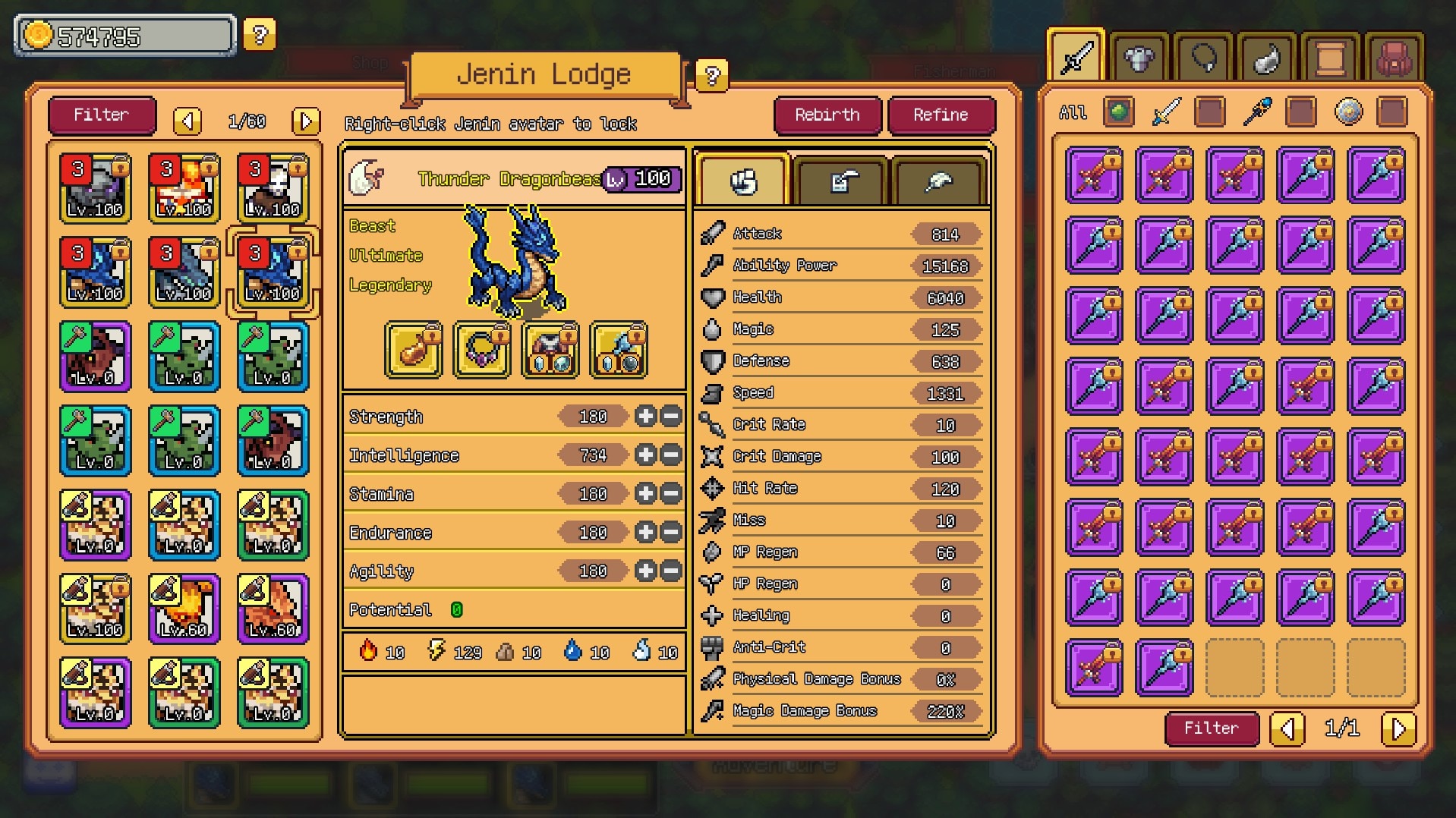Open help next to gold counter
Screen dimensions: 1456x818
click(x=260, y=35)
